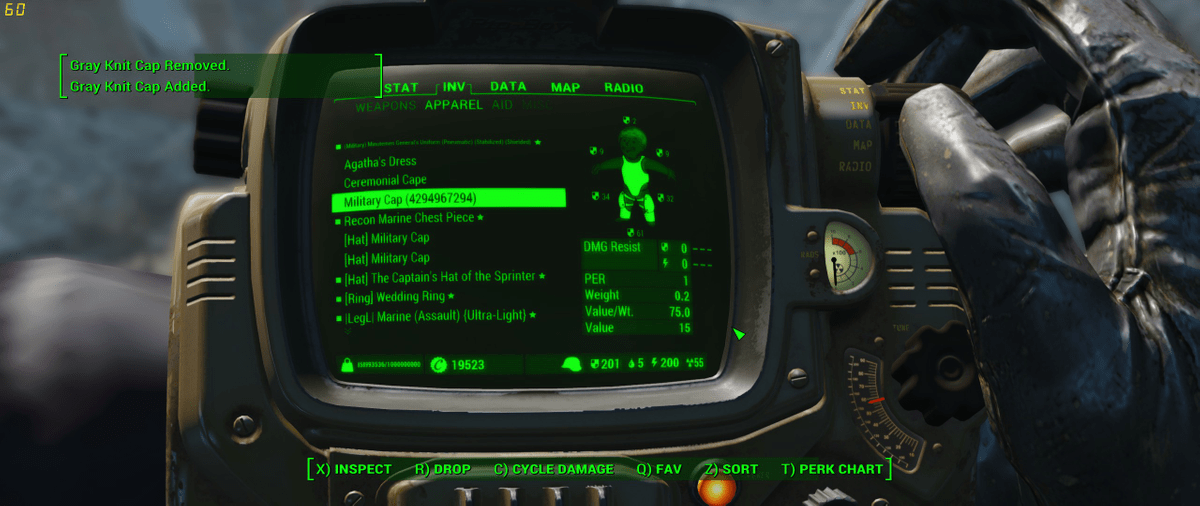Open the WEAPONS inventory category
This screenshot has height=506, width=1200.
point(385,105)
